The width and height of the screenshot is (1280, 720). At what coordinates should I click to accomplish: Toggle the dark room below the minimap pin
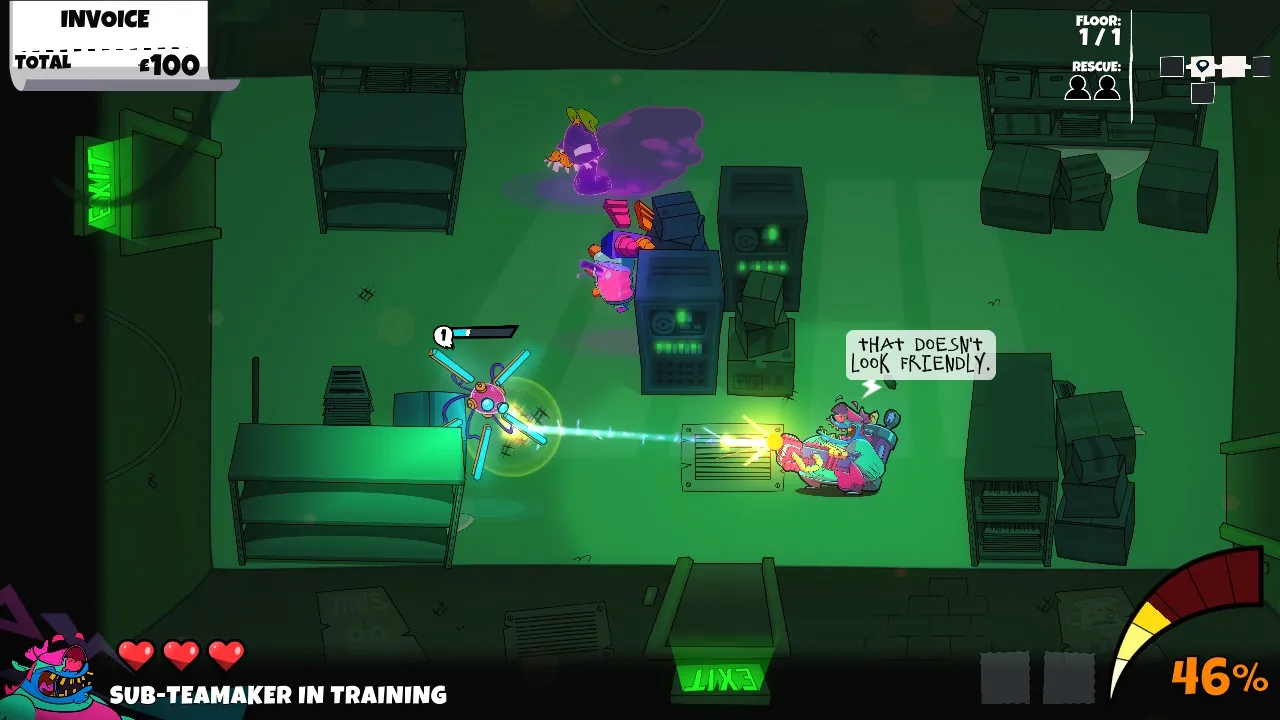coord(1203,92)
